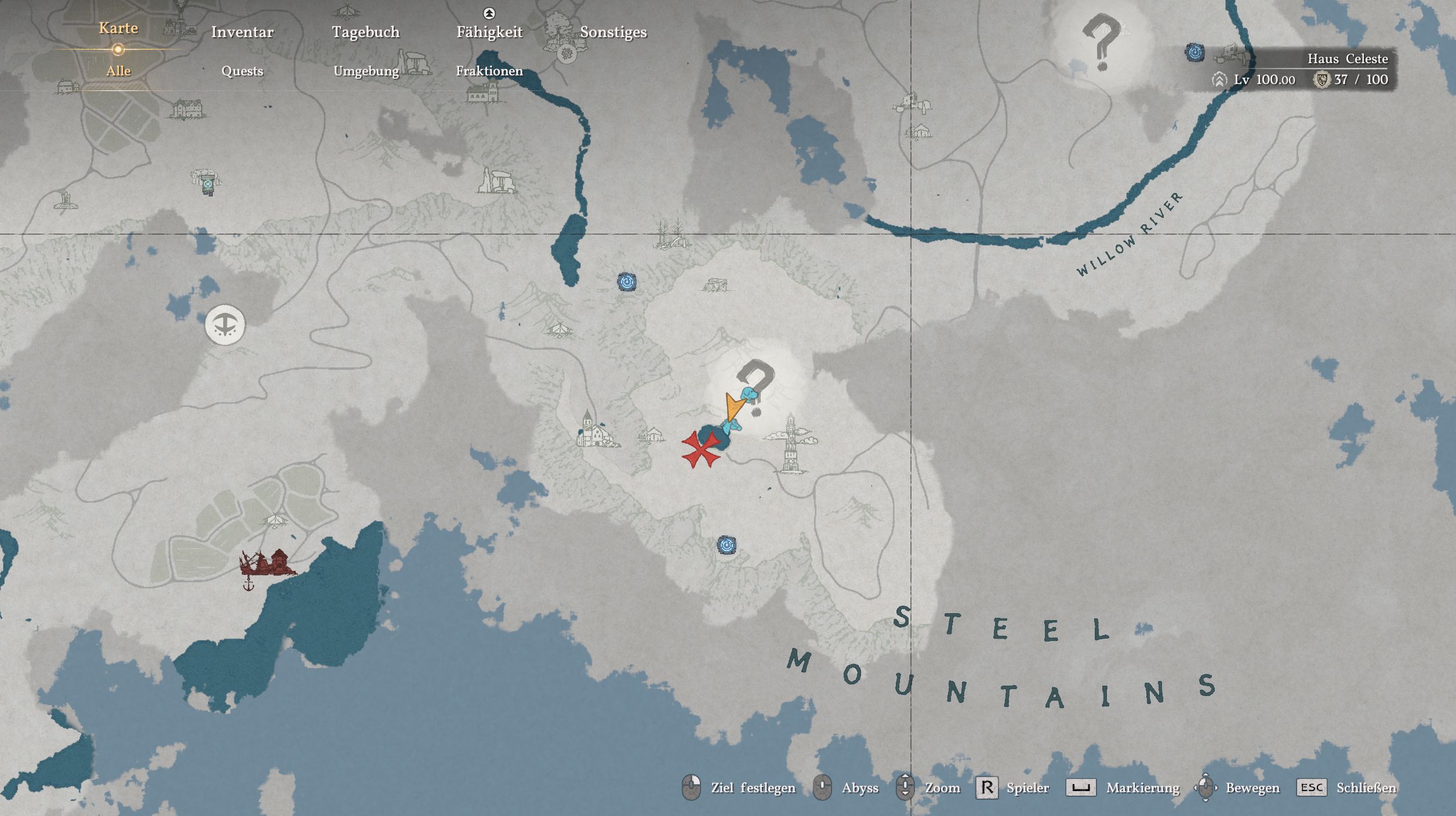Choose the Umgebung map filter
1456x816 pixels.
pos(366,71)
